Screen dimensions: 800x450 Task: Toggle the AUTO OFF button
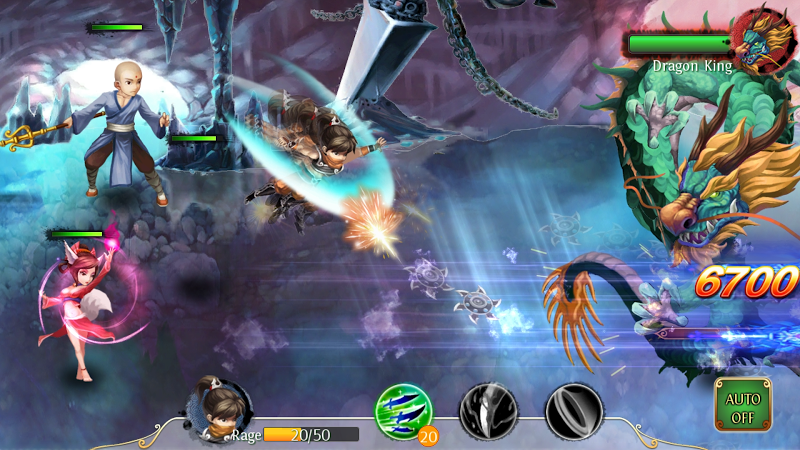[743, 405]
